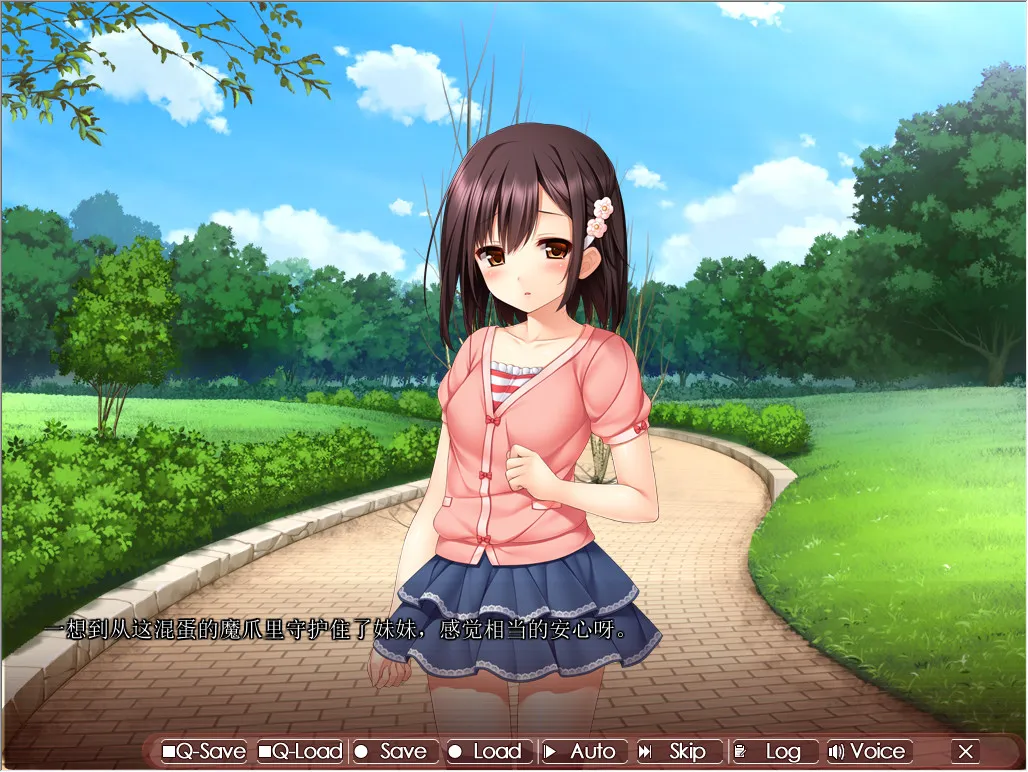This screenshot has width=1028, height=772.
Task: Enable Auto text advance
Action: pos(582,751)
